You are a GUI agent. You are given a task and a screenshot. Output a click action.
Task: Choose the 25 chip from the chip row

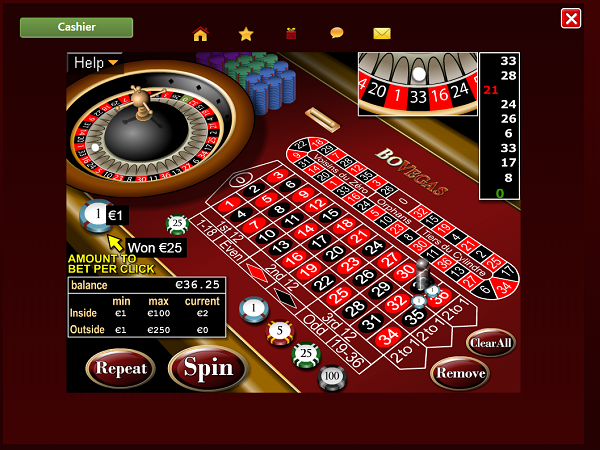pos(306,353)
